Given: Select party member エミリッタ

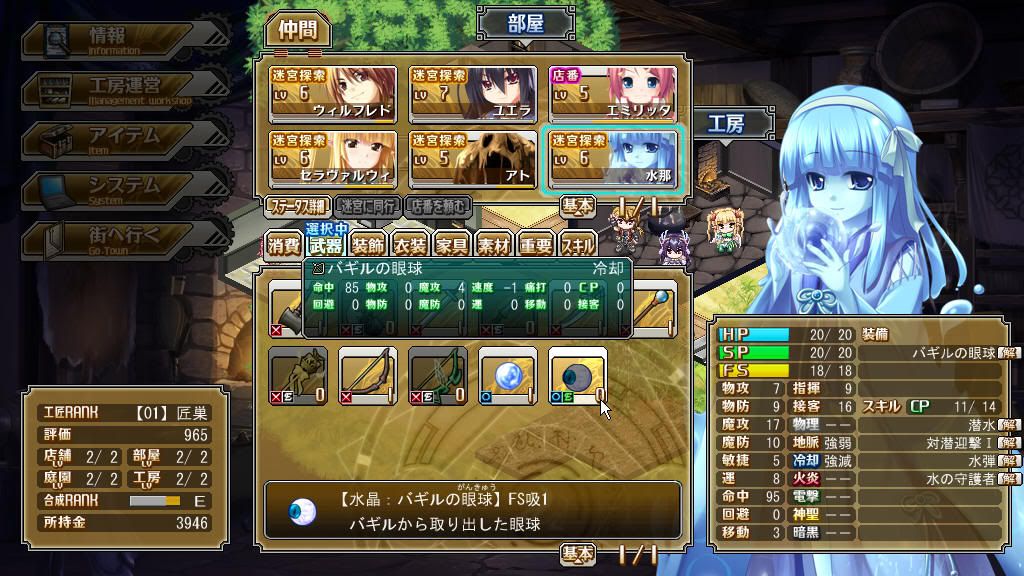Looking at the screenshot, I should point(612,93).
